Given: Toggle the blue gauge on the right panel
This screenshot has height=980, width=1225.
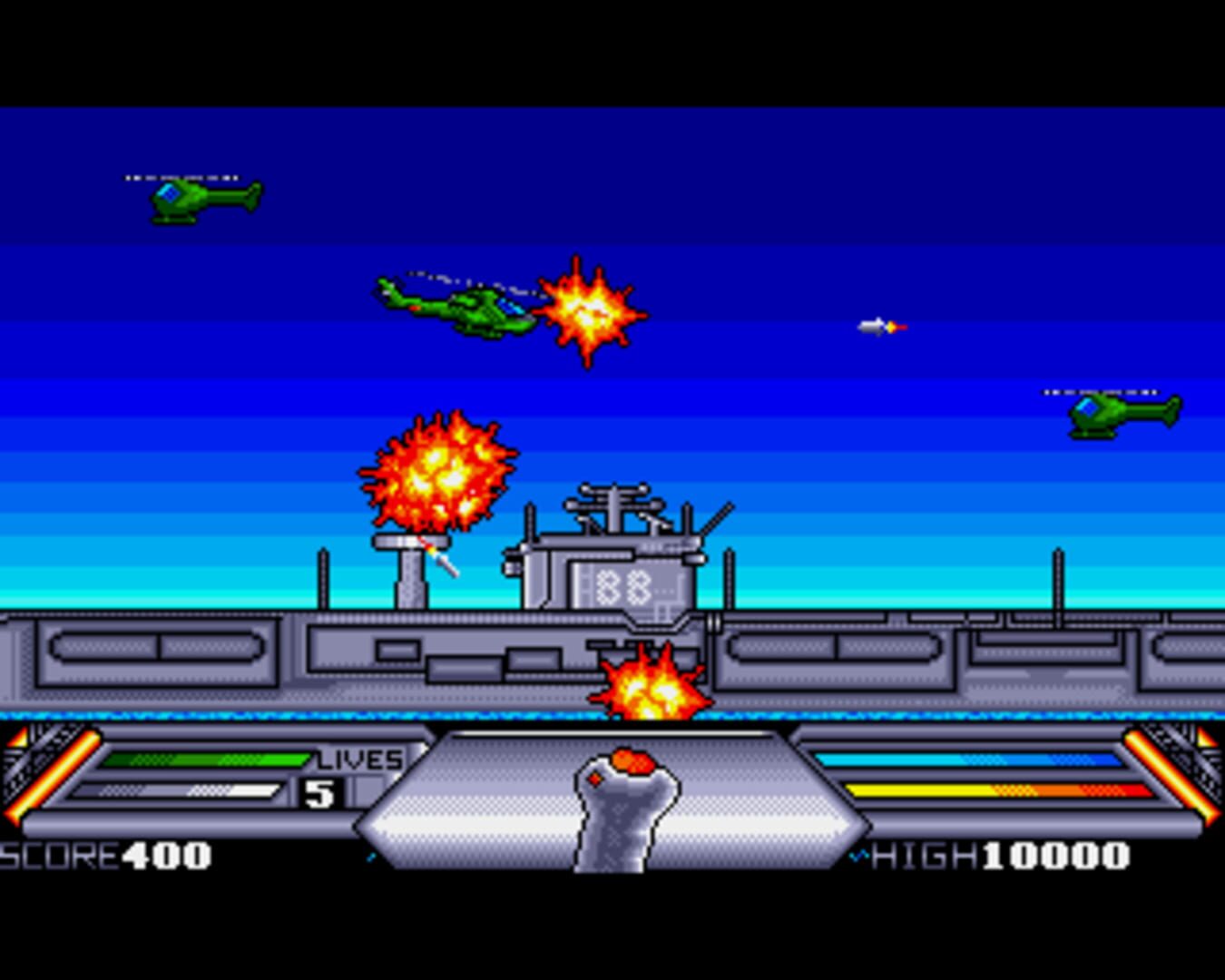Looking at the screenshot, I should pos(966,758).
